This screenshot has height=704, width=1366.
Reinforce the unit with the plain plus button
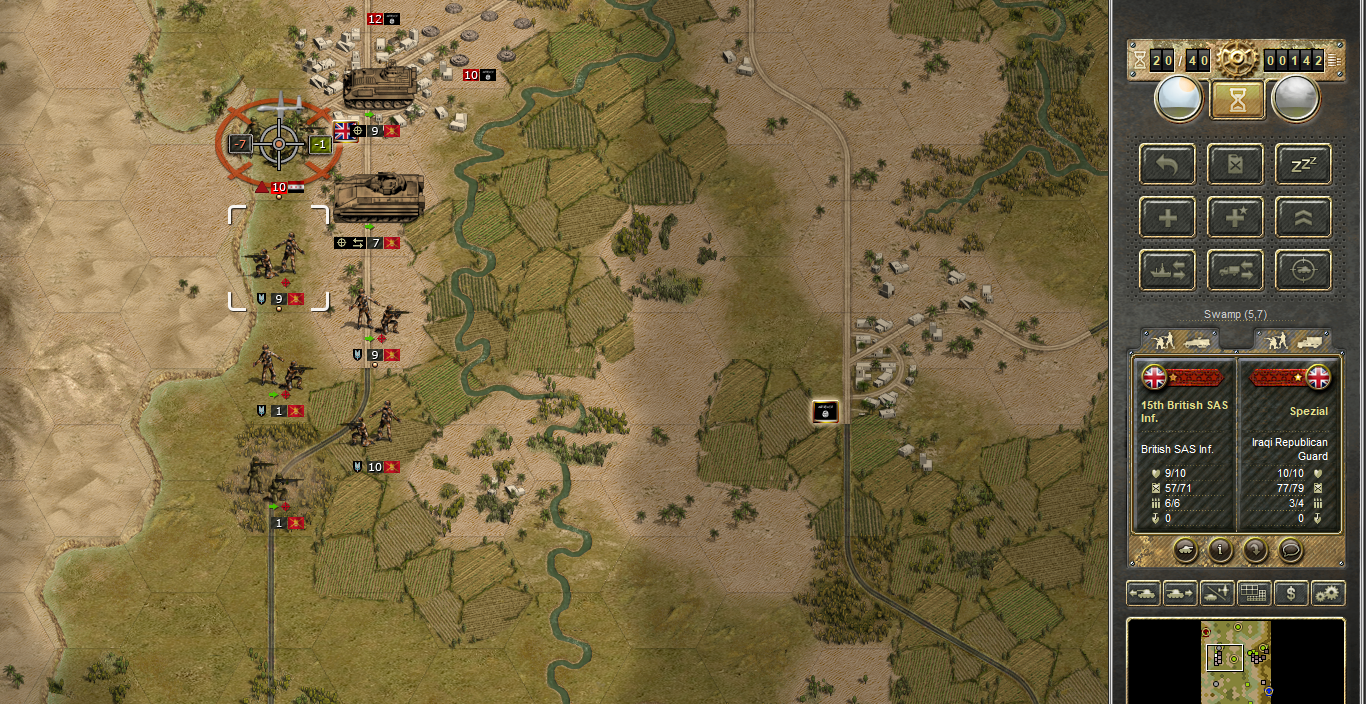pos(1168,217)
